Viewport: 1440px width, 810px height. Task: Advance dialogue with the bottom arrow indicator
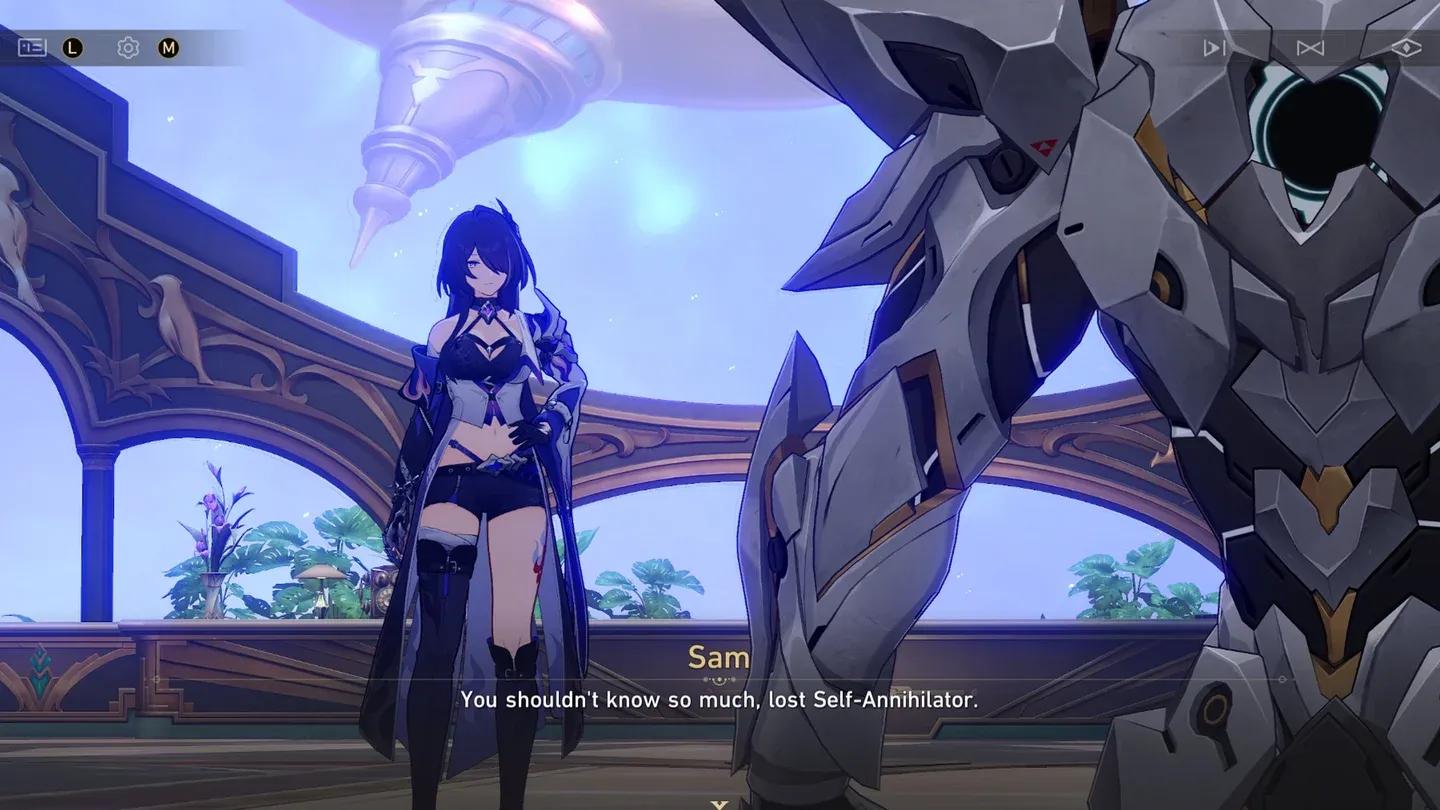pyautogui.click(x=718, y=803)
